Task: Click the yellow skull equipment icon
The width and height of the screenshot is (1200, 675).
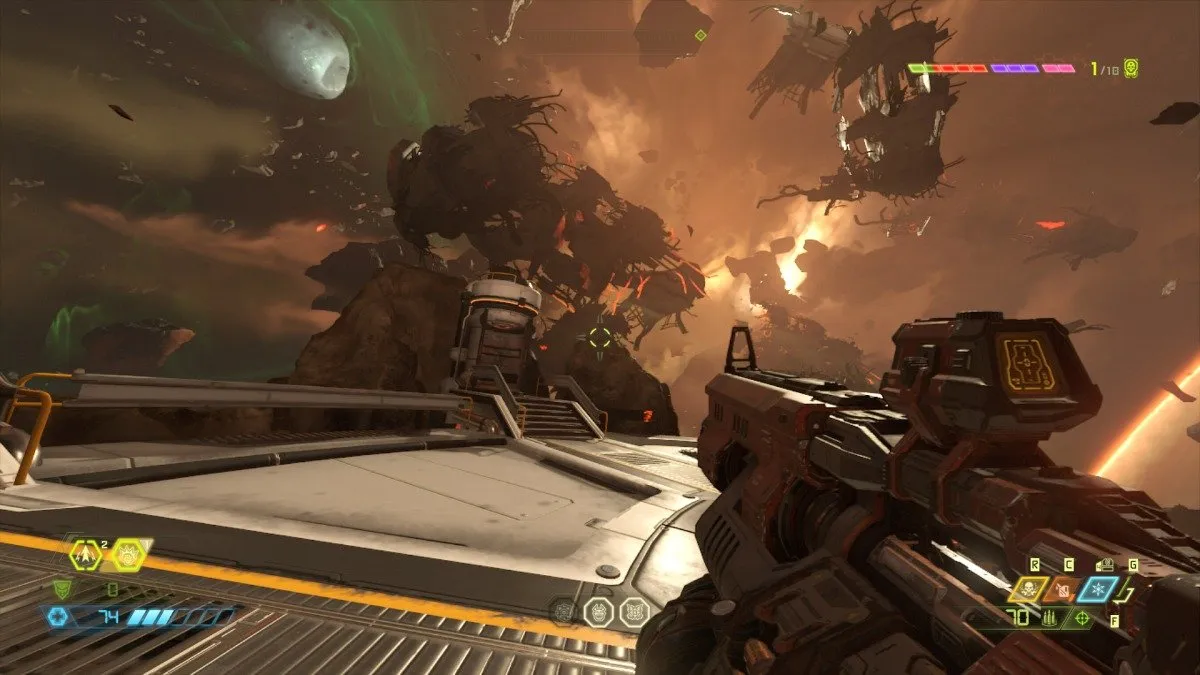Action: pos(1027,590)
